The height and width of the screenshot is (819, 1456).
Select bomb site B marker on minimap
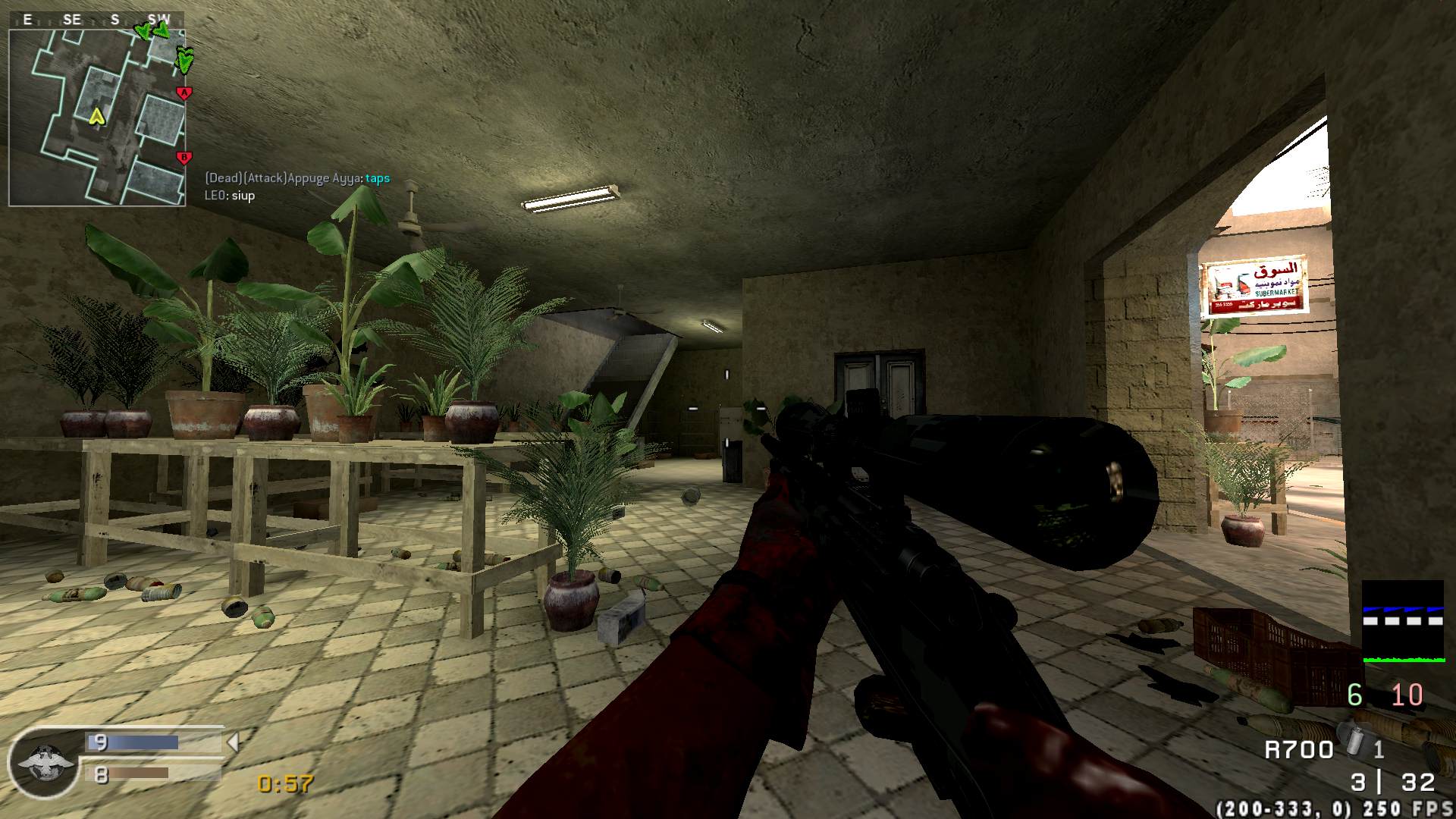coord(183,158)
